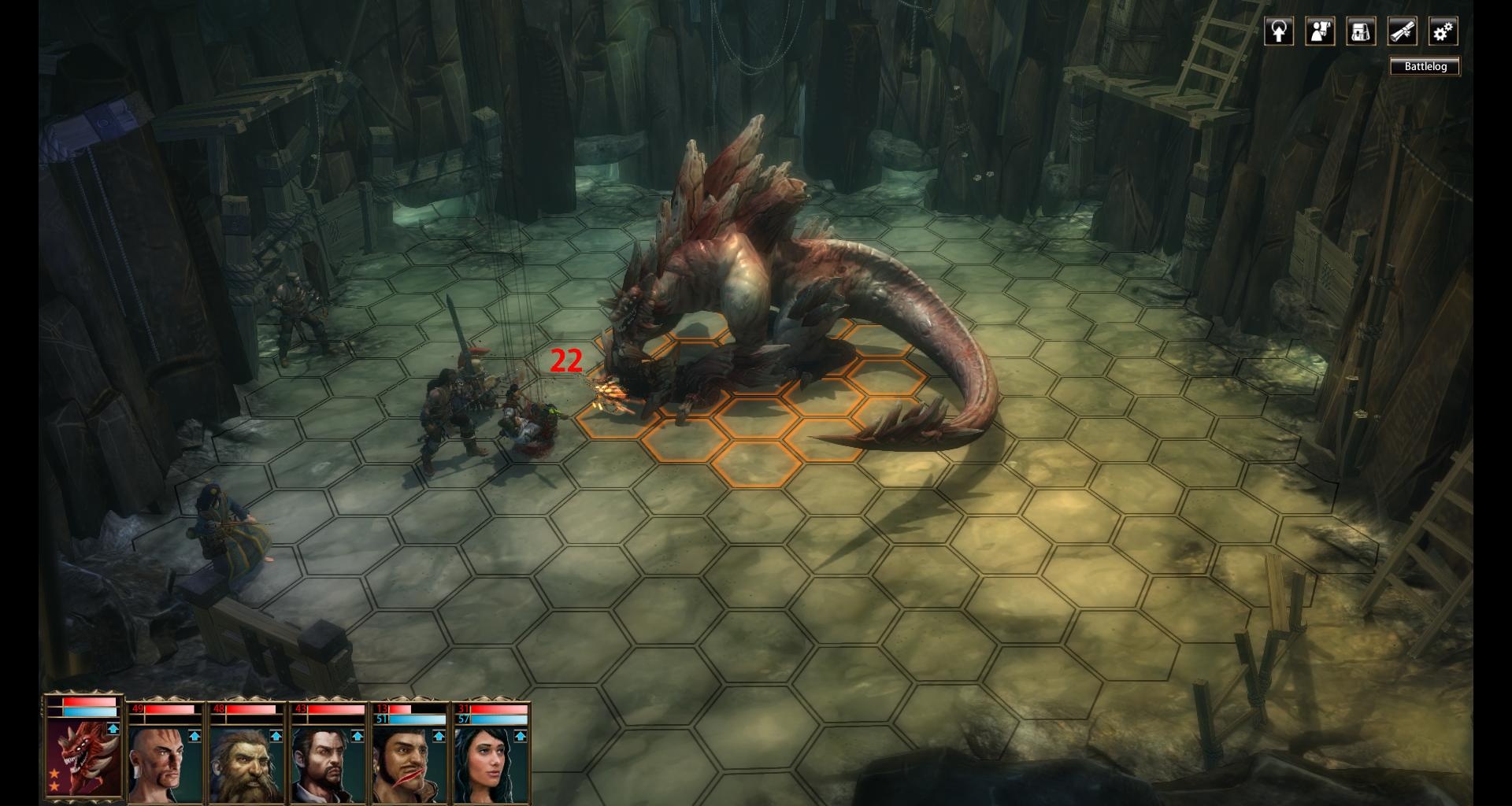This screenshot has width=1512, height=806.
Task: Click the circle-with-arrow icon button
Action: (1279, 31)
